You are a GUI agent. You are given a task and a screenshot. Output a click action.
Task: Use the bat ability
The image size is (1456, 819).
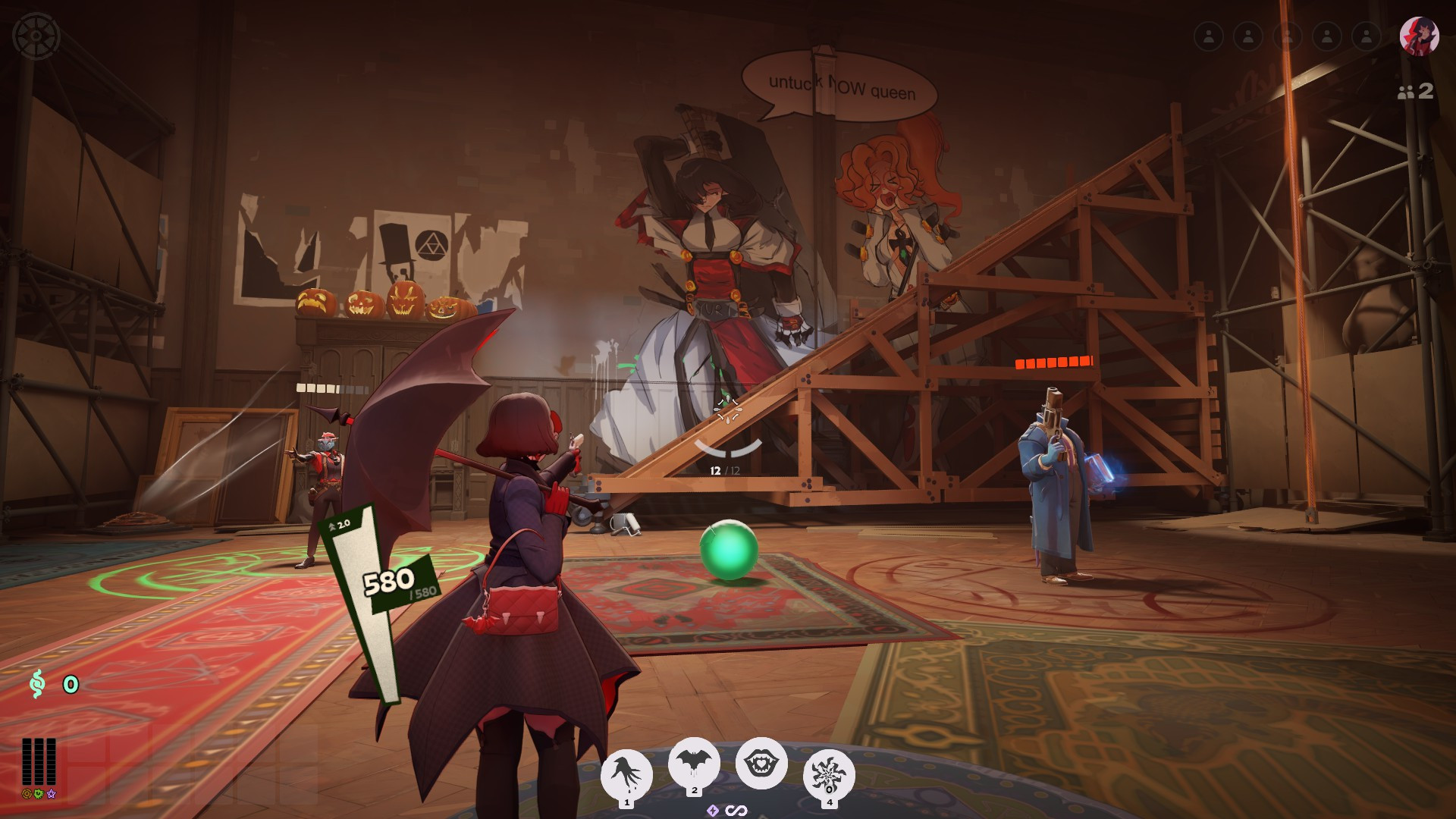pos(694,762)
